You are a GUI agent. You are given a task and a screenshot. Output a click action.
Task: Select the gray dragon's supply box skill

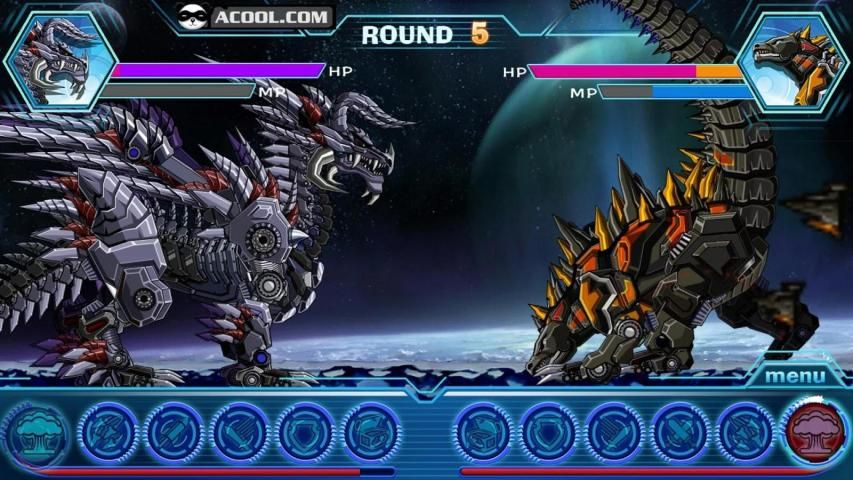tap(372, 431)
